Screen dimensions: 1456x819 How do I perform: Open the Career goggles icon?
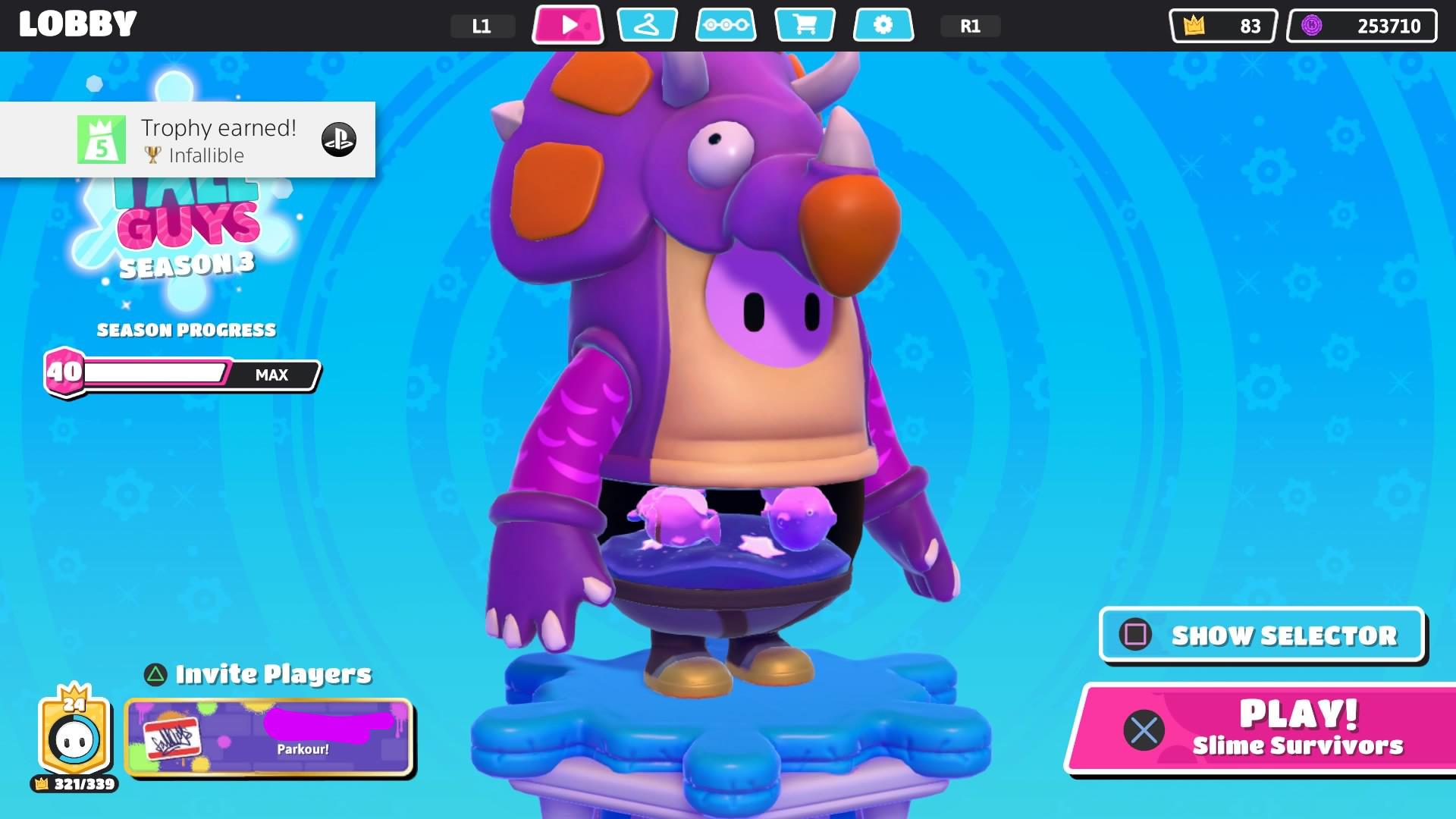pyautogui.click(x=726, y=25)
